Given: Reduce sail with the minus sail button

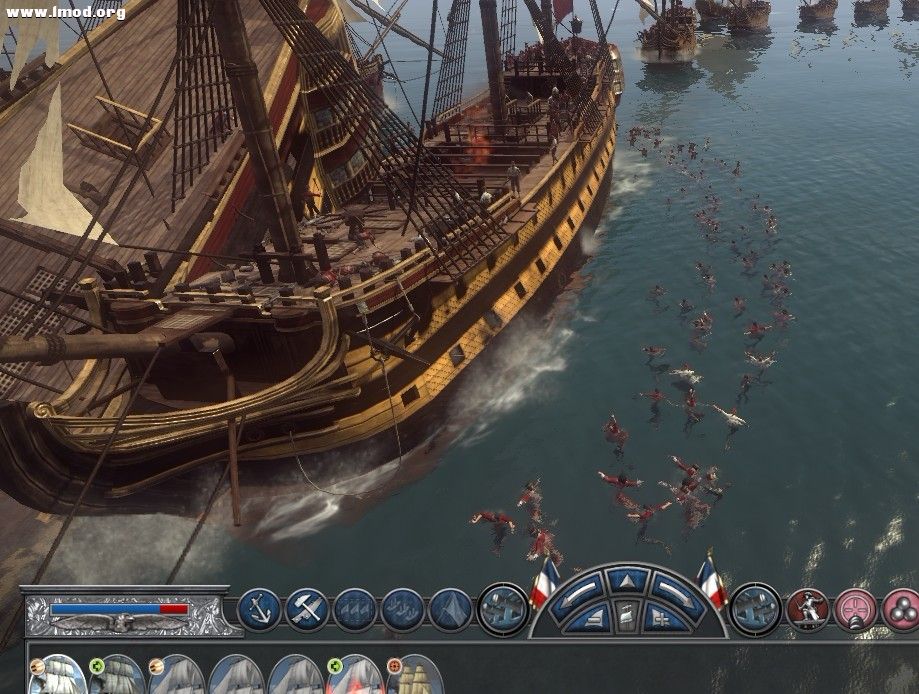Looking at the screenshot, I should [591, 618].
